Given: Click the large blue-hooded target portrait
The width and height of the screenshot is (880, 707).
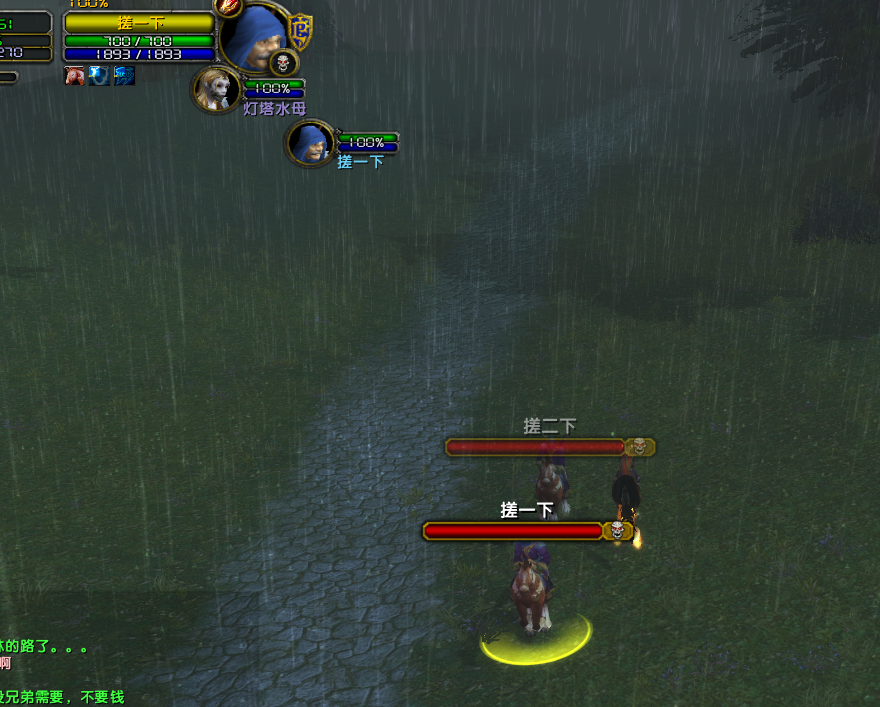Looking at the screenshot, I should (253, 36).
